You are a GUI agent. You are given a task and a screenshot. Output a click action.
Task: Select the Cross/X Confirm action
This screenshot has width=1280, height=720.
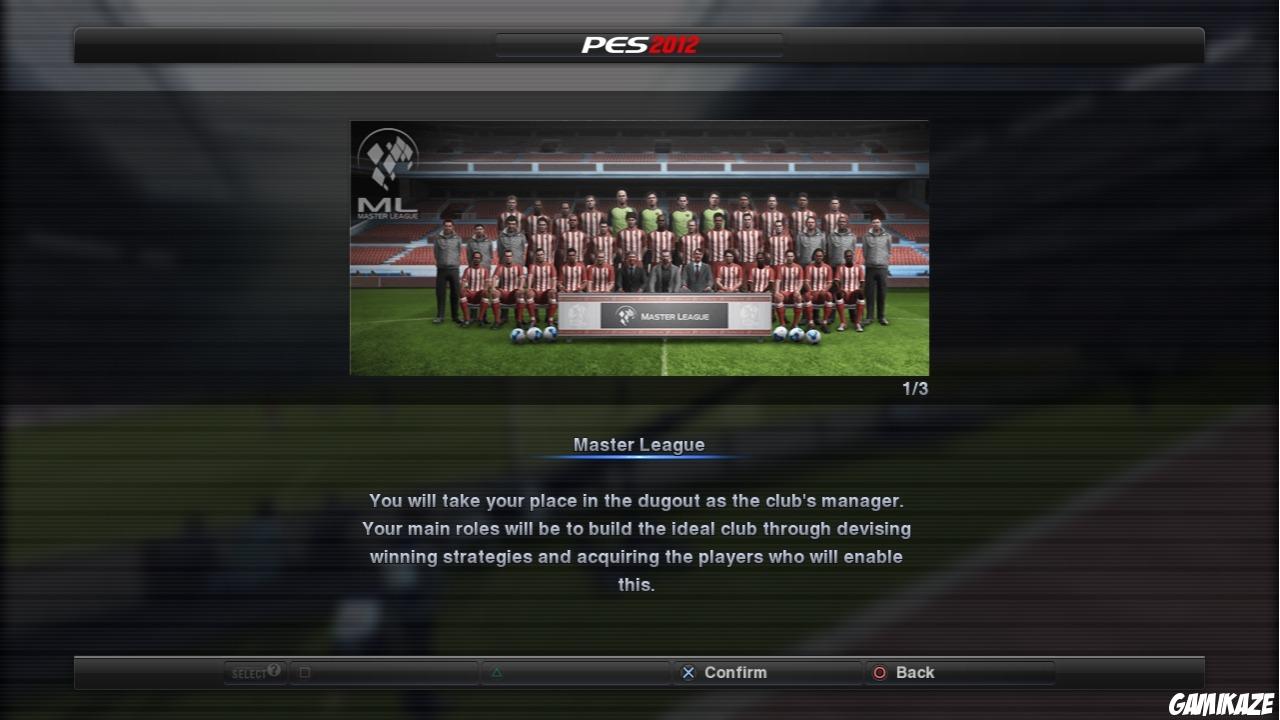coord(737,672)
